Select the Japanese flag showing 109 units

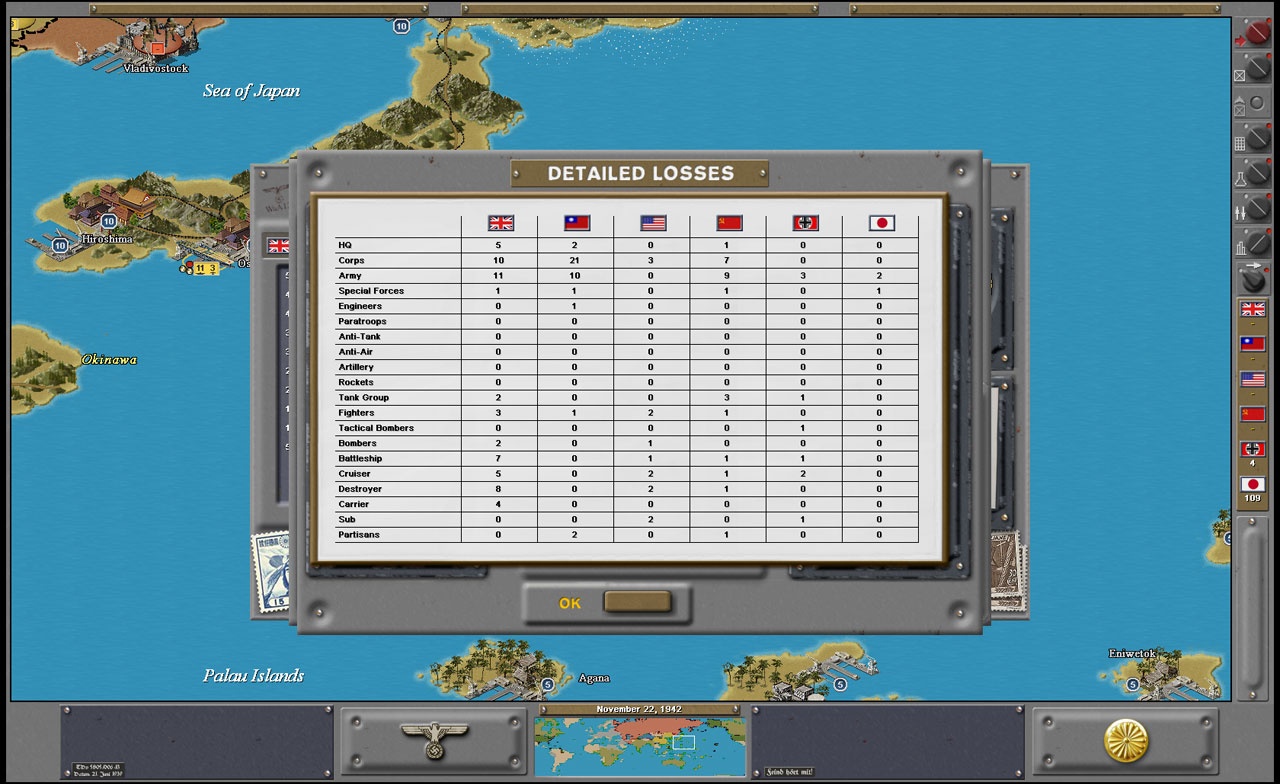click(x=1253, y=484)
